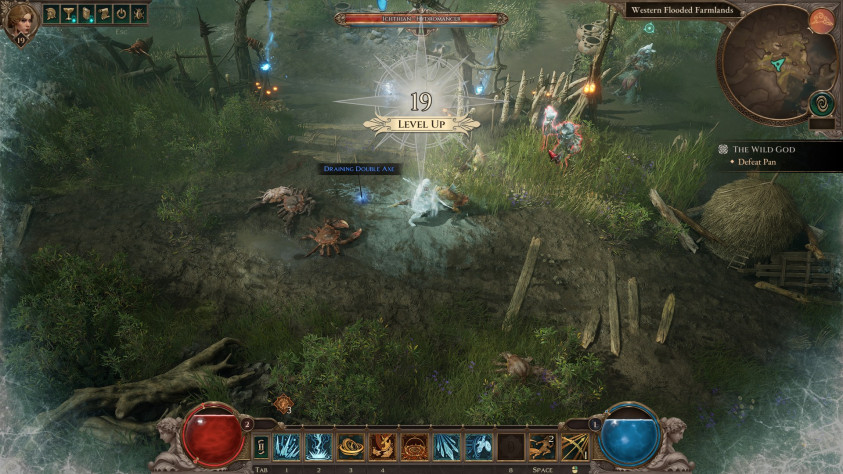Image resolution: width=843 pixels, height=474 pixels.
Task: Click the character portrait showing level 19
Action: [19, 22]
